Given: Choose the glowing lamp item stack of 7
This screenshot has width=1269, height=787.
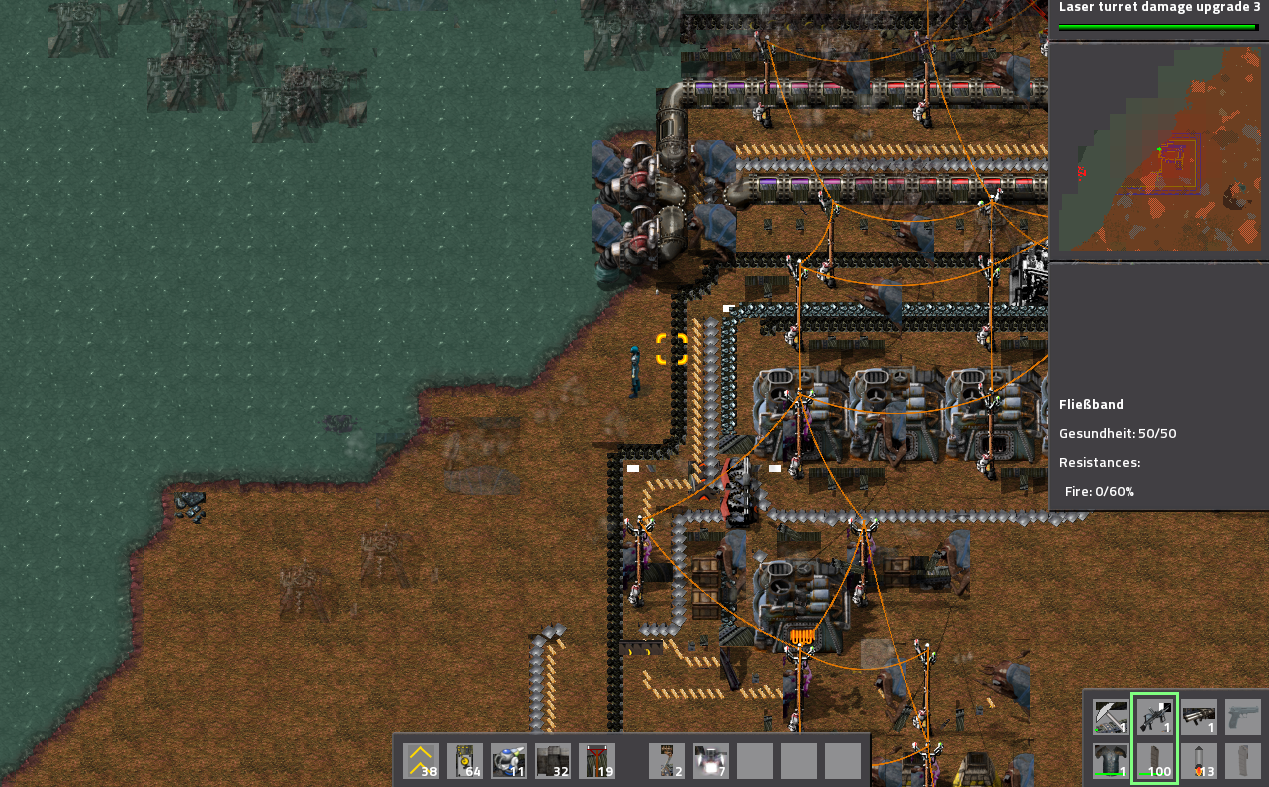Looking at the screenshot, I should coord(711,761).
